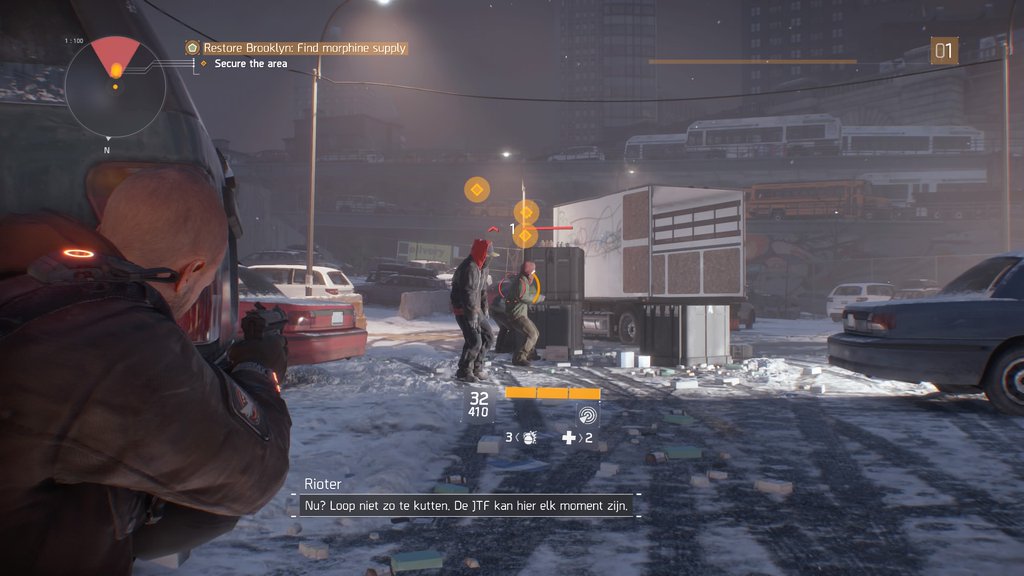Click the 01 counter box
Image resolution: width=1024 pixels, height=576 pixels.
tap(944, 51)
